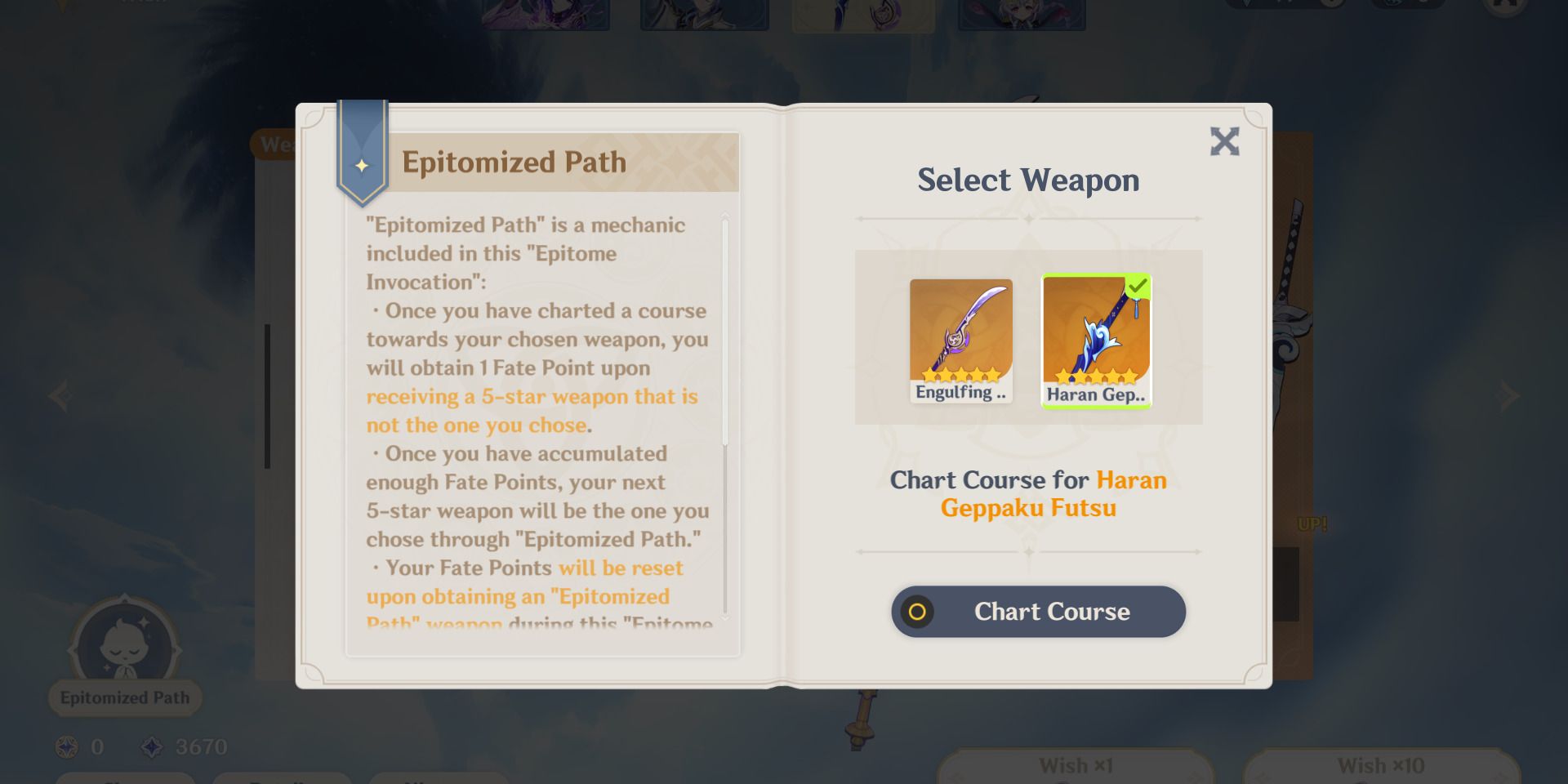1568x784 pixels.
Task: Click the Wish ×10 button
Action: point(1382,765)
